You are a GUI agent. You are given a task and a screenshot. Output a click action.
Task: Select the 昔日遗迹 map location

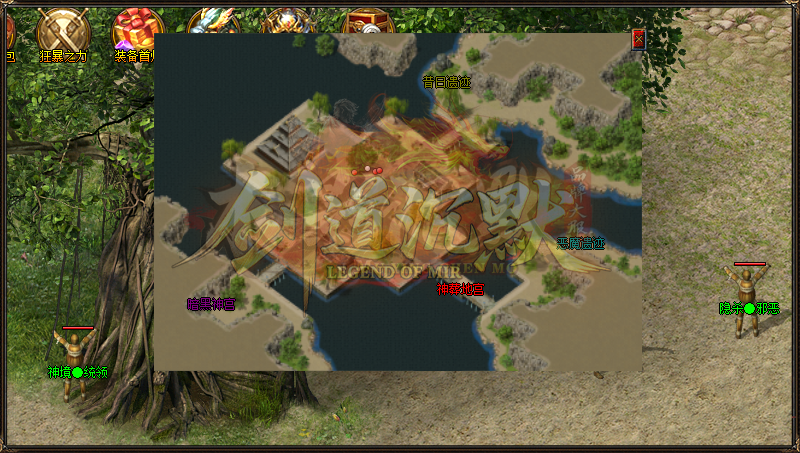coord(446,82)
